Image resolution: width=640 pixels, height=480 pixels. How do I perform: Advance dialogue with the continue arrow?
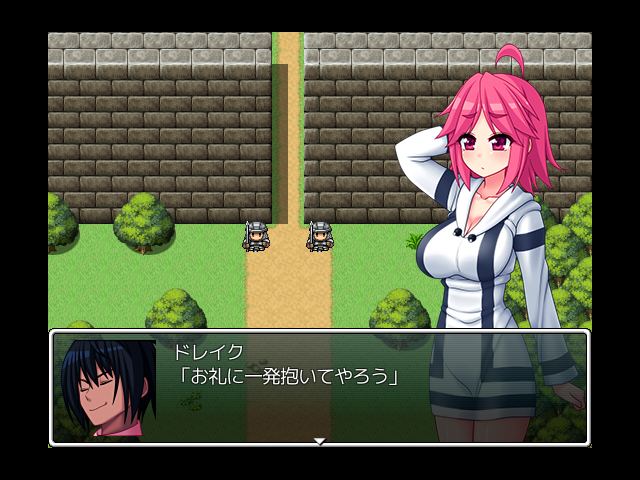[x=319, y=440]
